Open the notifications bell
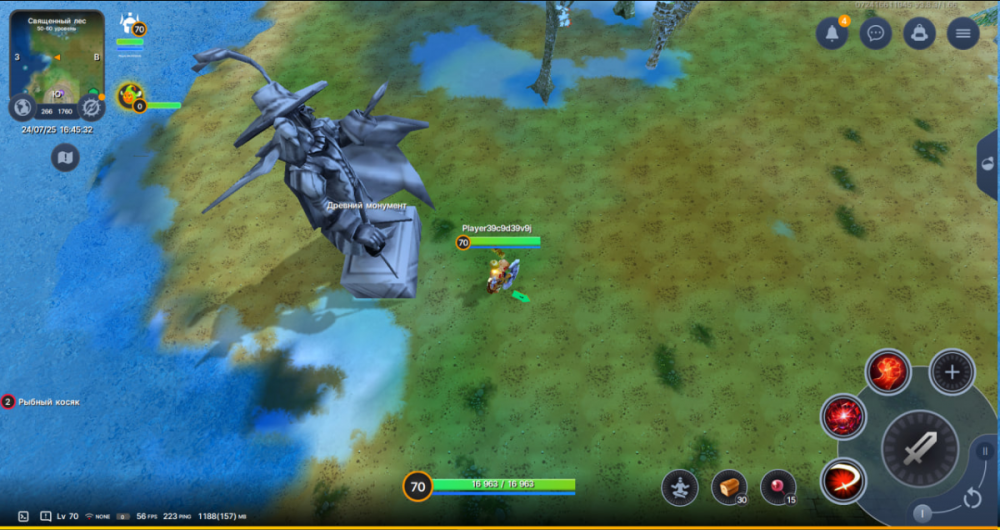Image resolution: width=1000 pixels, height=530 pixels. [832, 33]
